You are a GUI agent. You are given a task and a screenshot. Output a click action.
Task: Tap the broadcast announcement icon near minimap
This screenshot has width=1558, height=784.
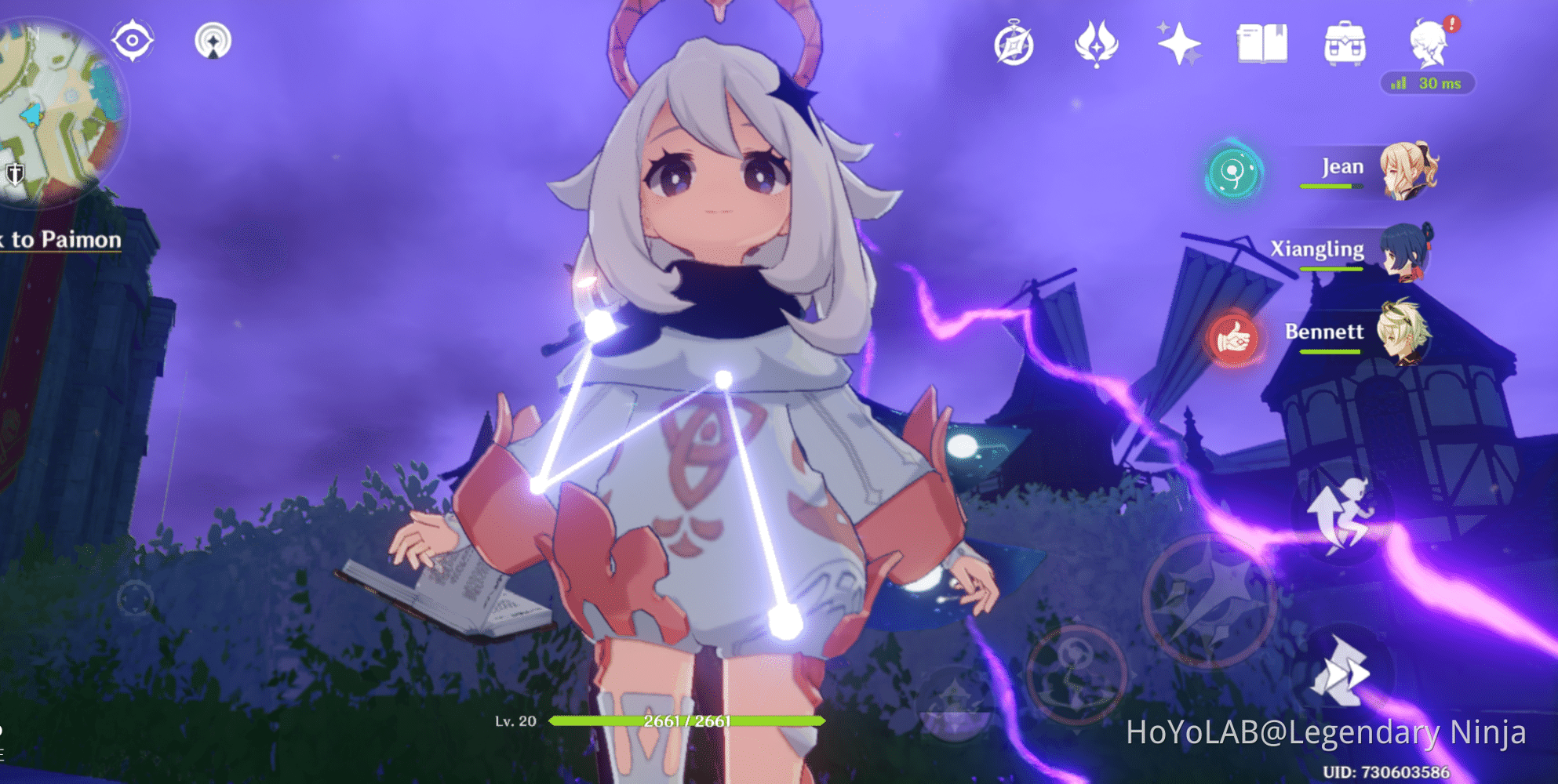(212, 41)
